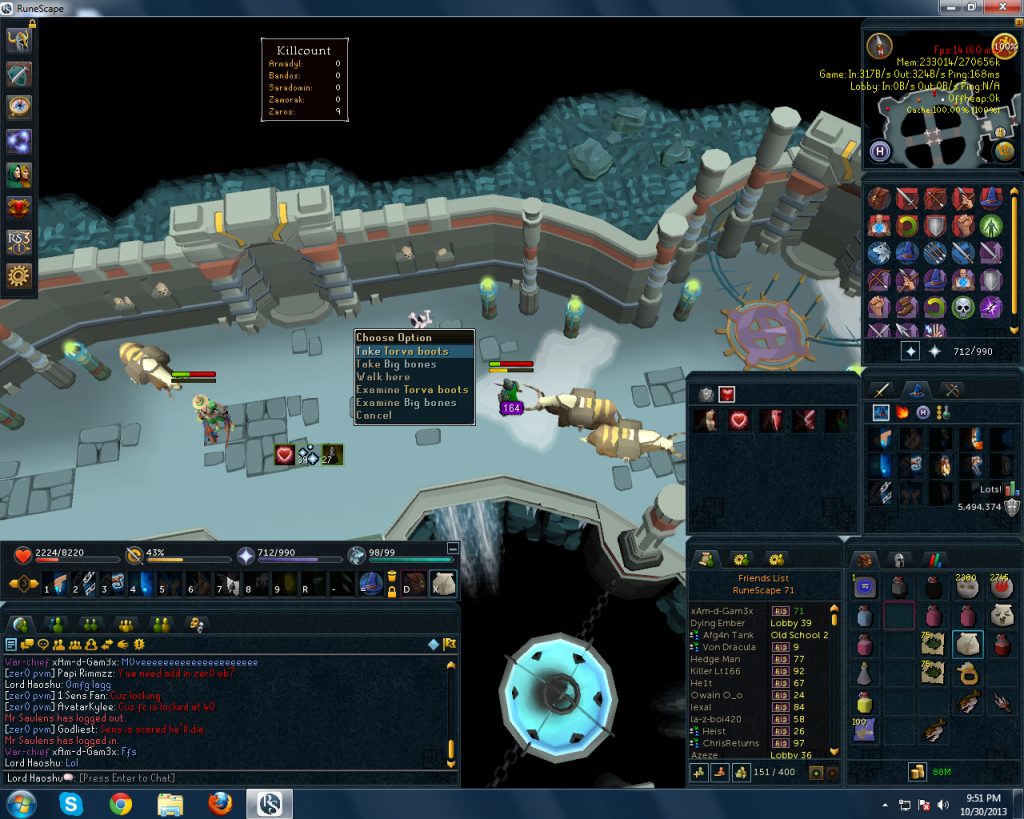
Task: Select Examine Torva boots option
Action: click(x=414, y=390)
